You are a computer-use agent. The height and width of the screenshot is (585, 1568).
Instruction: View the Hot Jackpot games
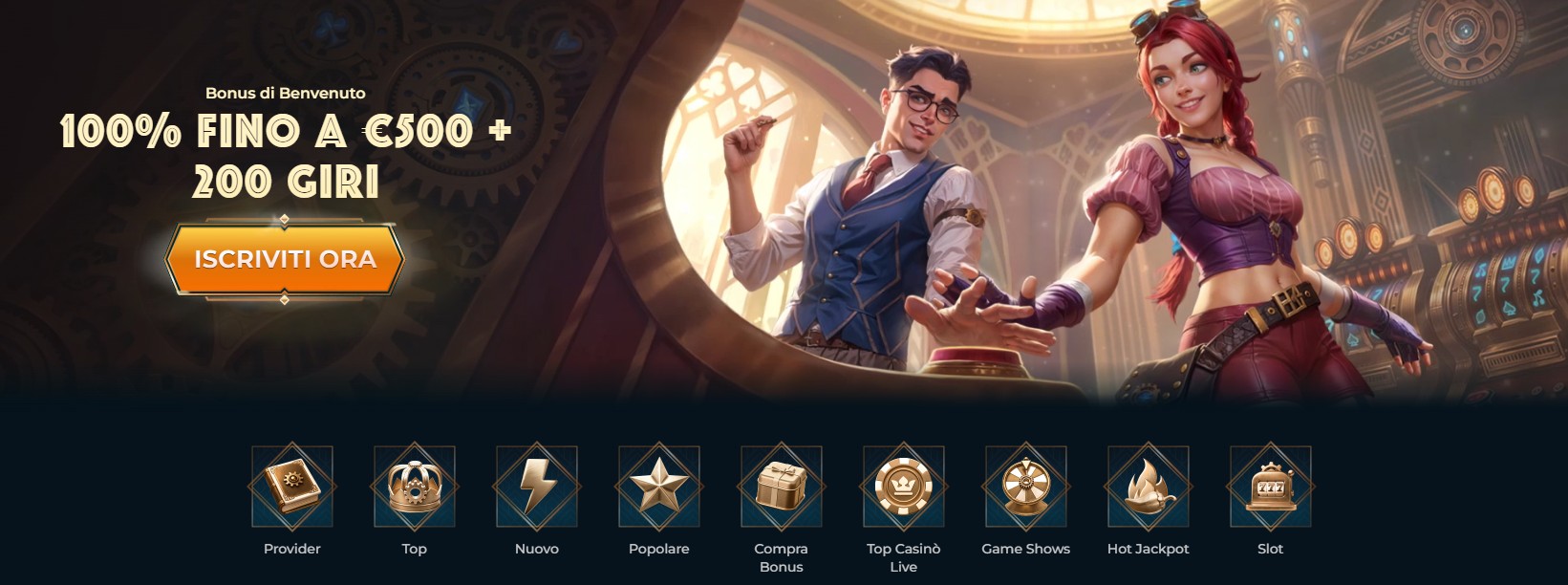[x=1149, y=487]
